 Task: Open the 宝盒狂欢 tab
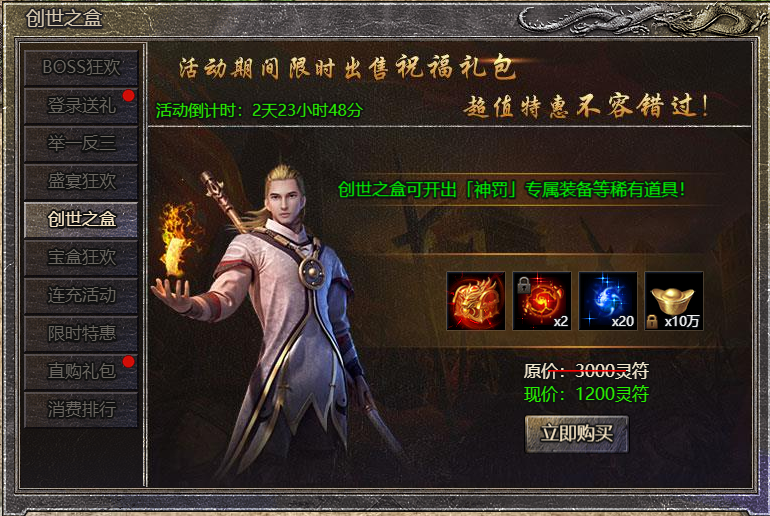81,257
